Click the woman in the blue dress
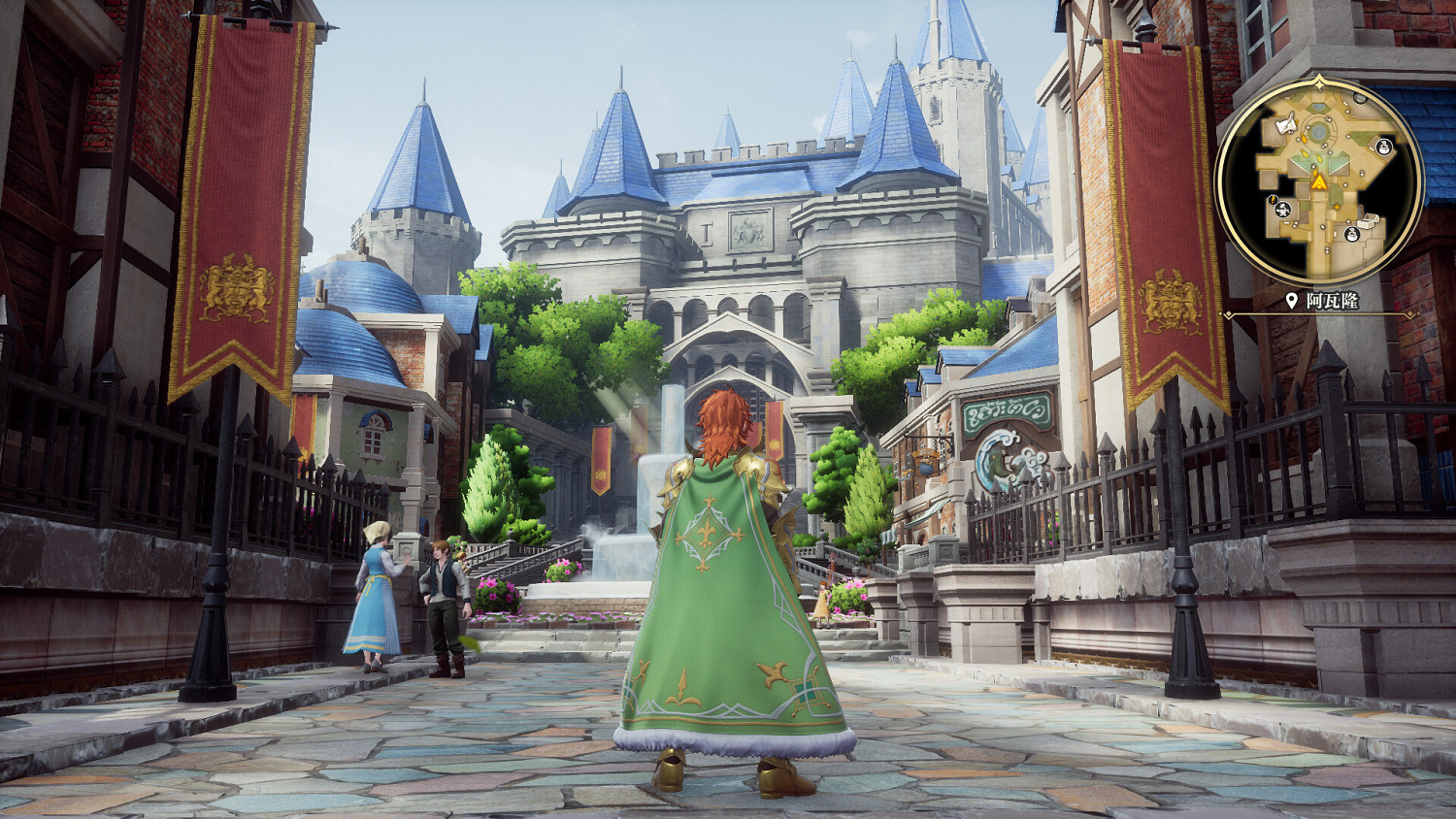The height and width of the screenshot is (819, 1456). (377, 596)
